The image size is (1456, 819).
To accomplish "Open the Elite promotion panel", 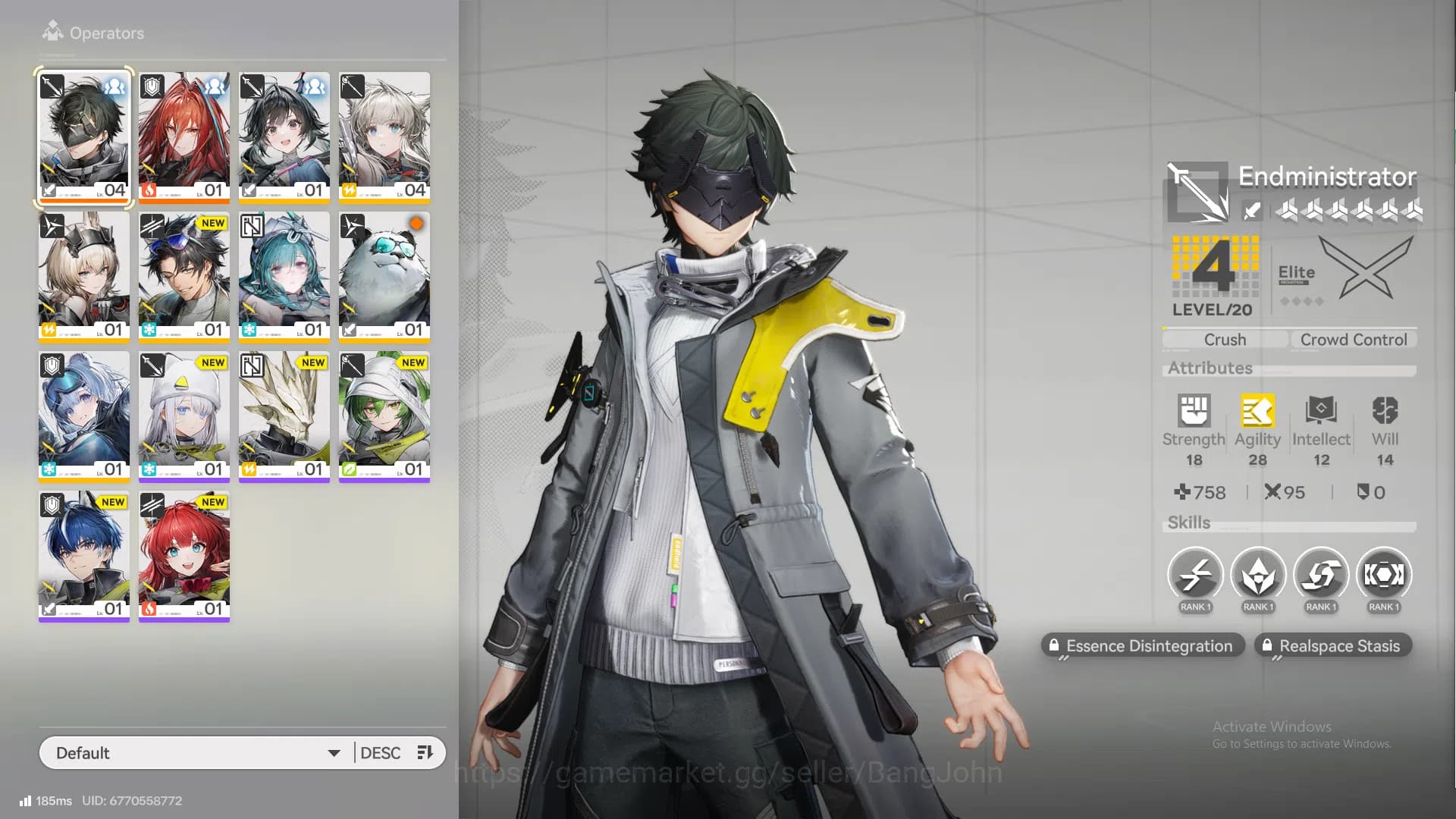I will click(x=1344, y=271).
